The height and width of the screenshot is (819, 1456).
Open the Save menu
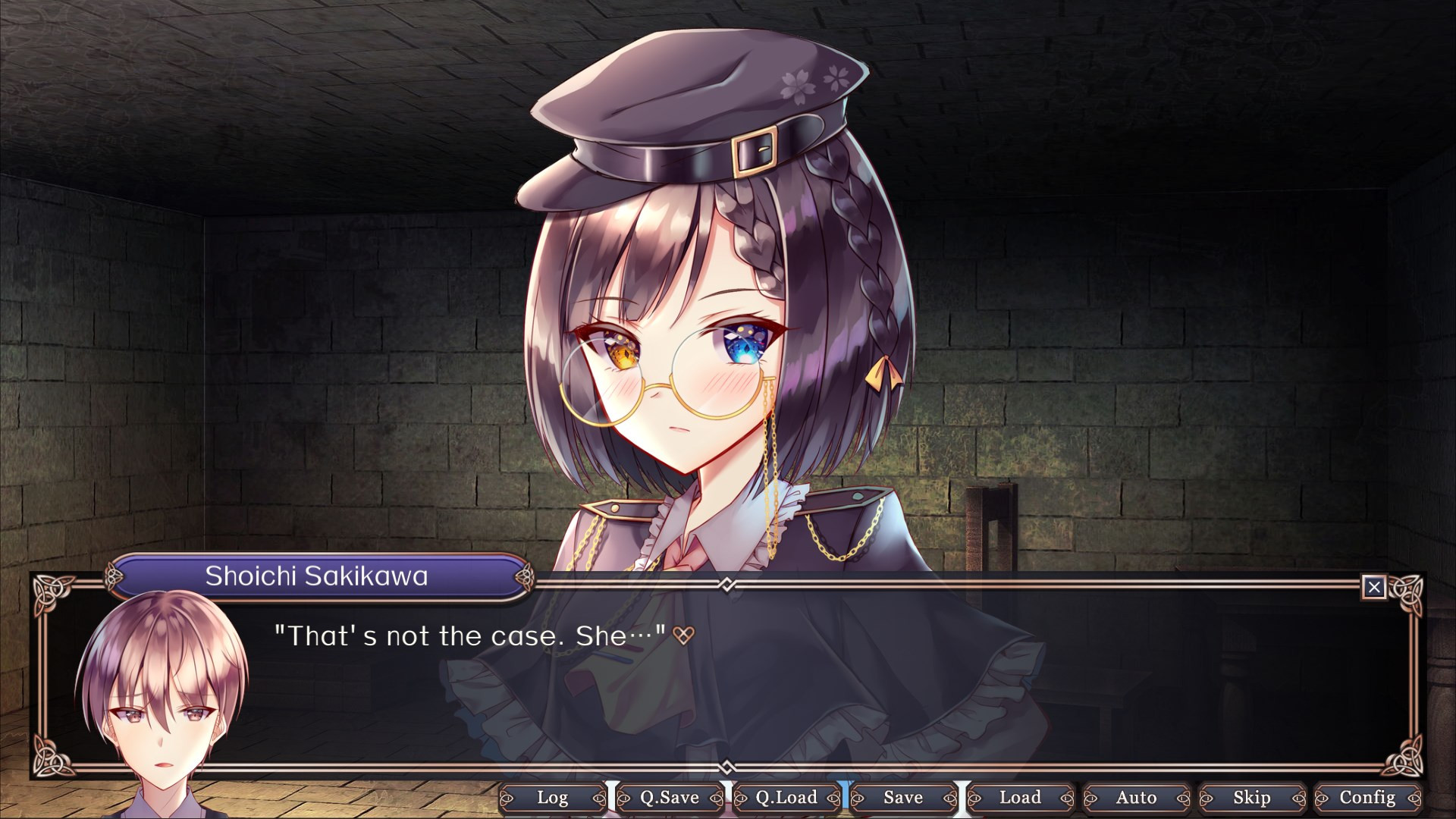tap(903, 798)
